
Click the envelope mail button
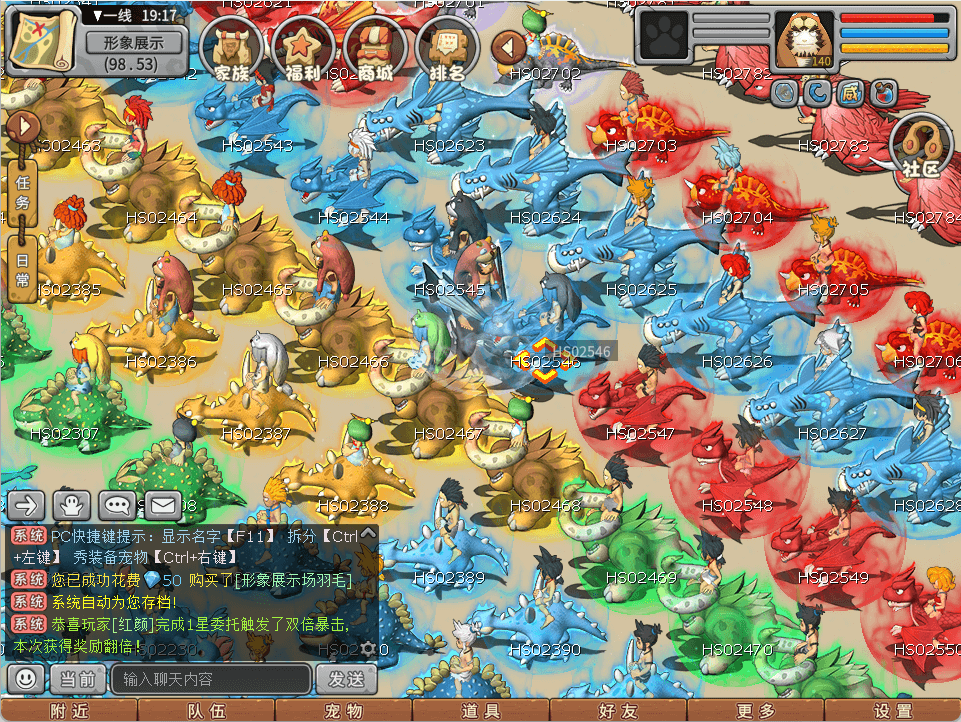[x=164, y=505]
